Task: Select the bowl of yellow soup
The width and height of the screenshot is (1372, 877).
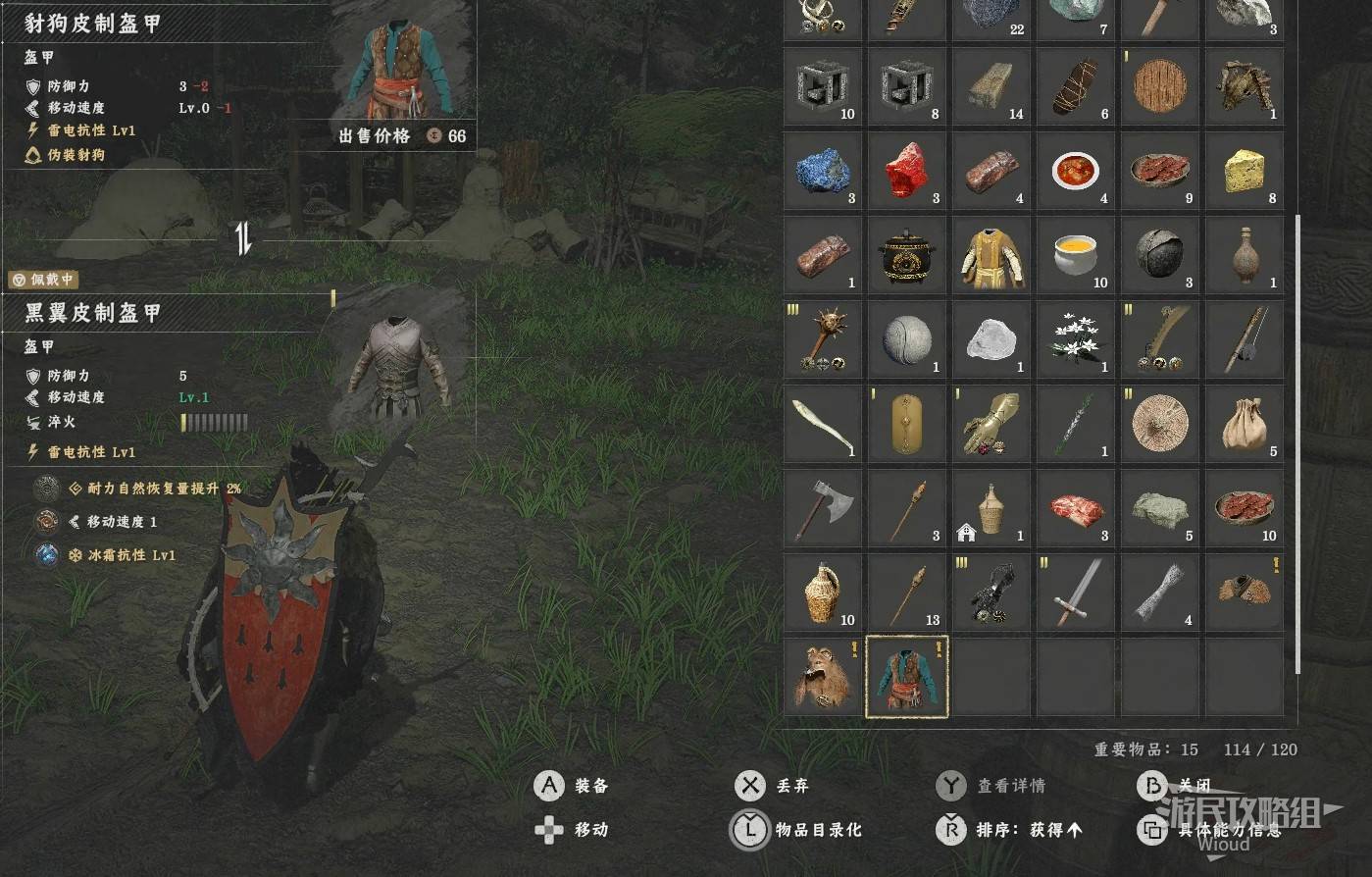Action: coord(1076,255)
